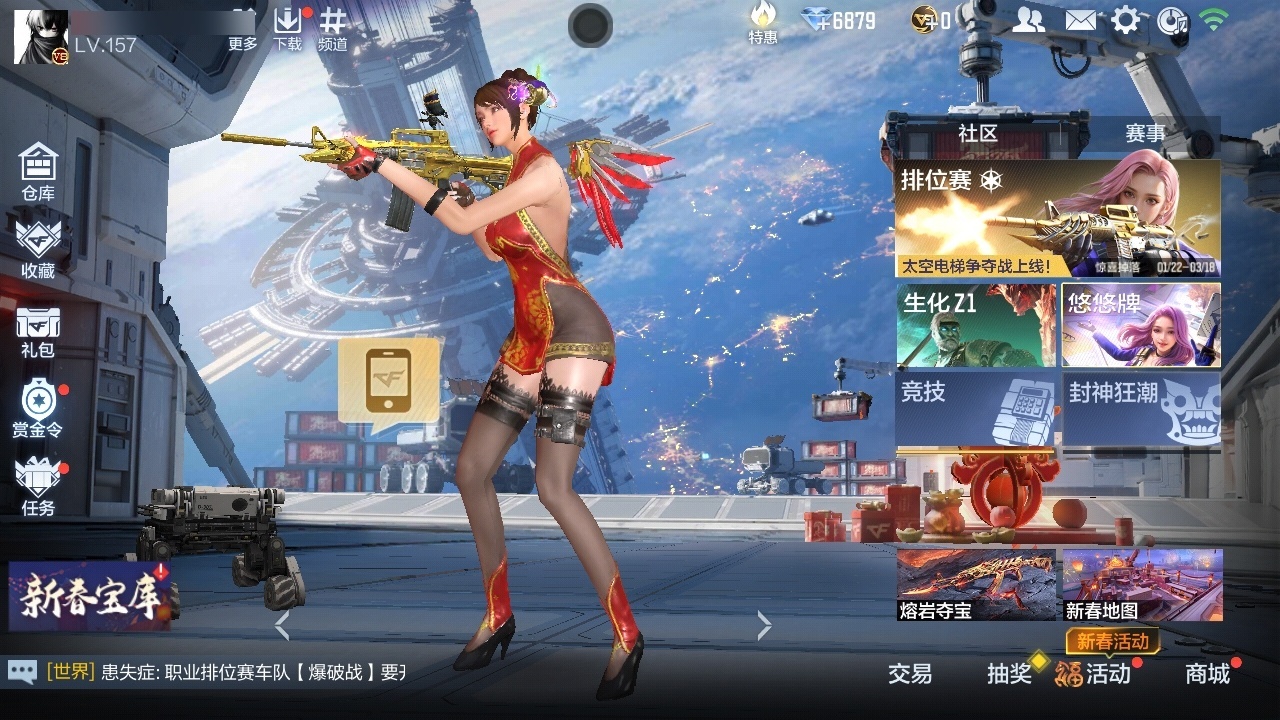1280x720 pixels.
Task: Select the 排位赛 ranked match mode
Action: (1057, 218)
